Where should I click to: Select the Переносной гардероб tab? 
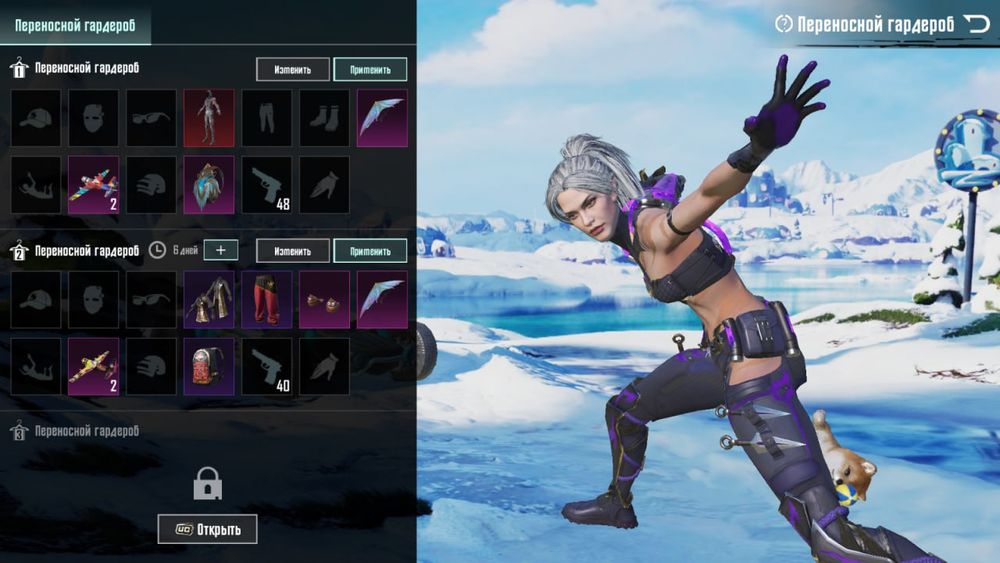coord(75,24)
